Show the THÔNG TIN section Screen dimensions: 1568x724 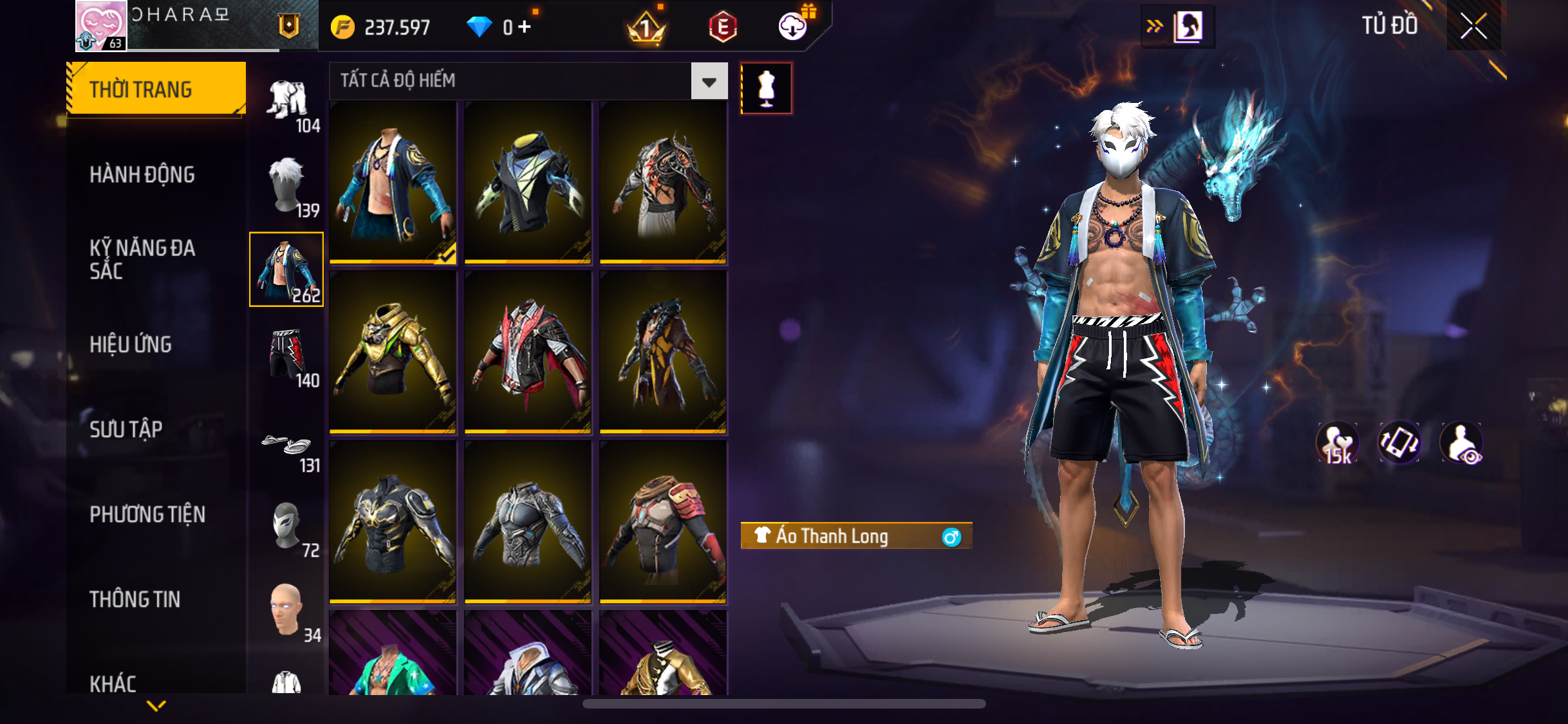click(x=135, y=599)
